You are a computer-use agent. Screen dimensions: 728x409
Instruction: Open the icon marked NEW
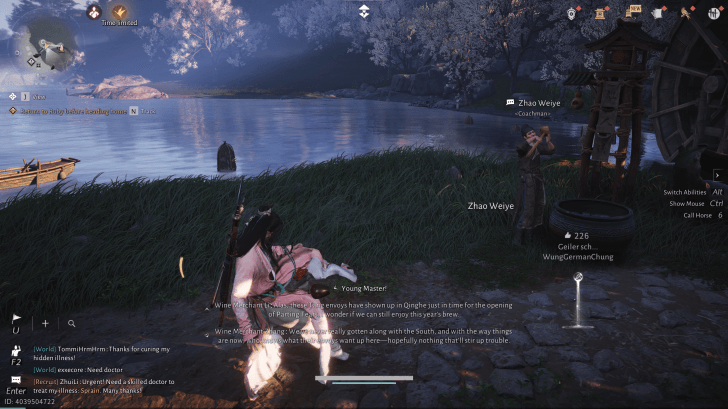click(631, 13)
